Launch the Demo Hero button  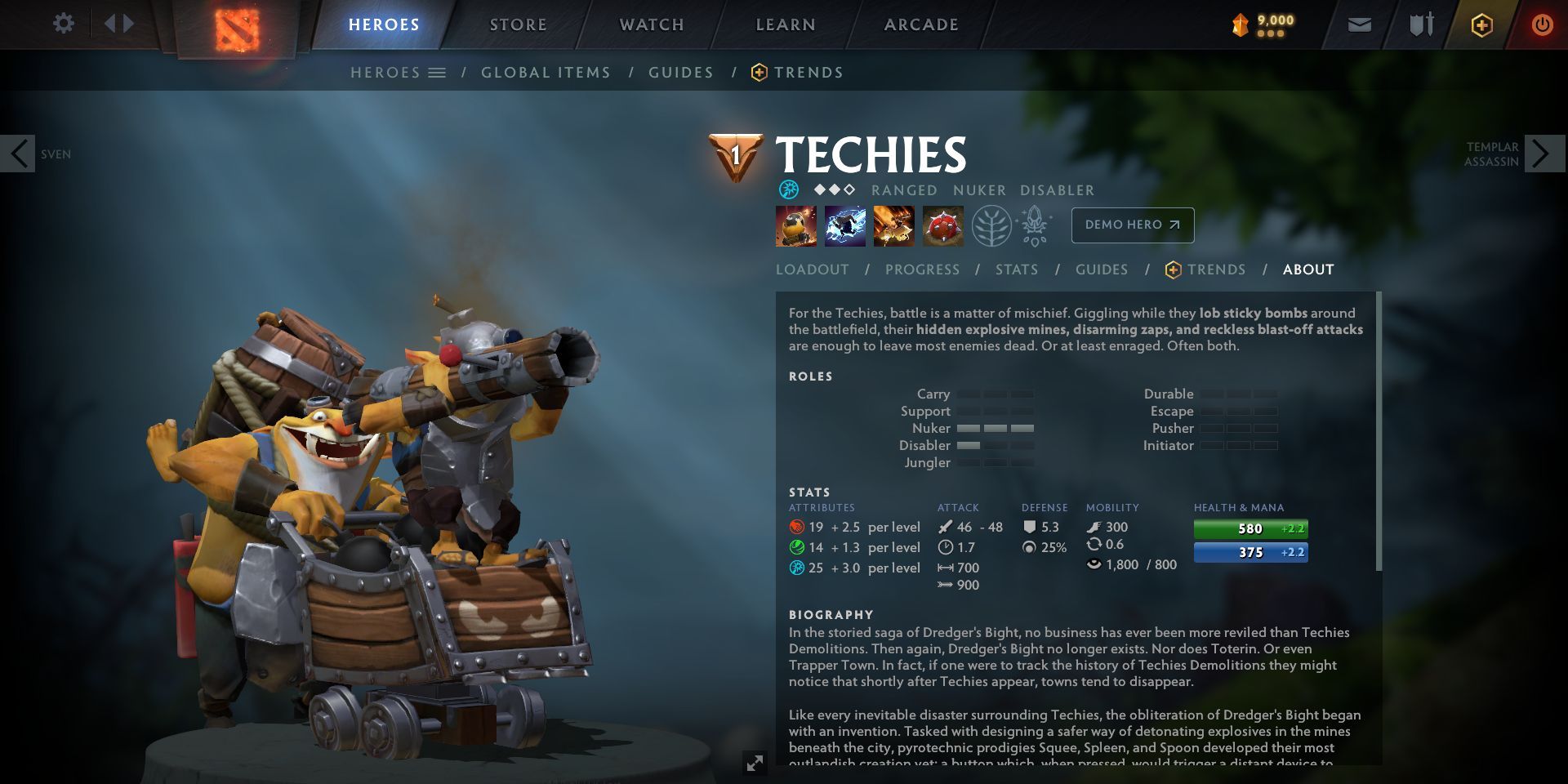point(1132,225)
